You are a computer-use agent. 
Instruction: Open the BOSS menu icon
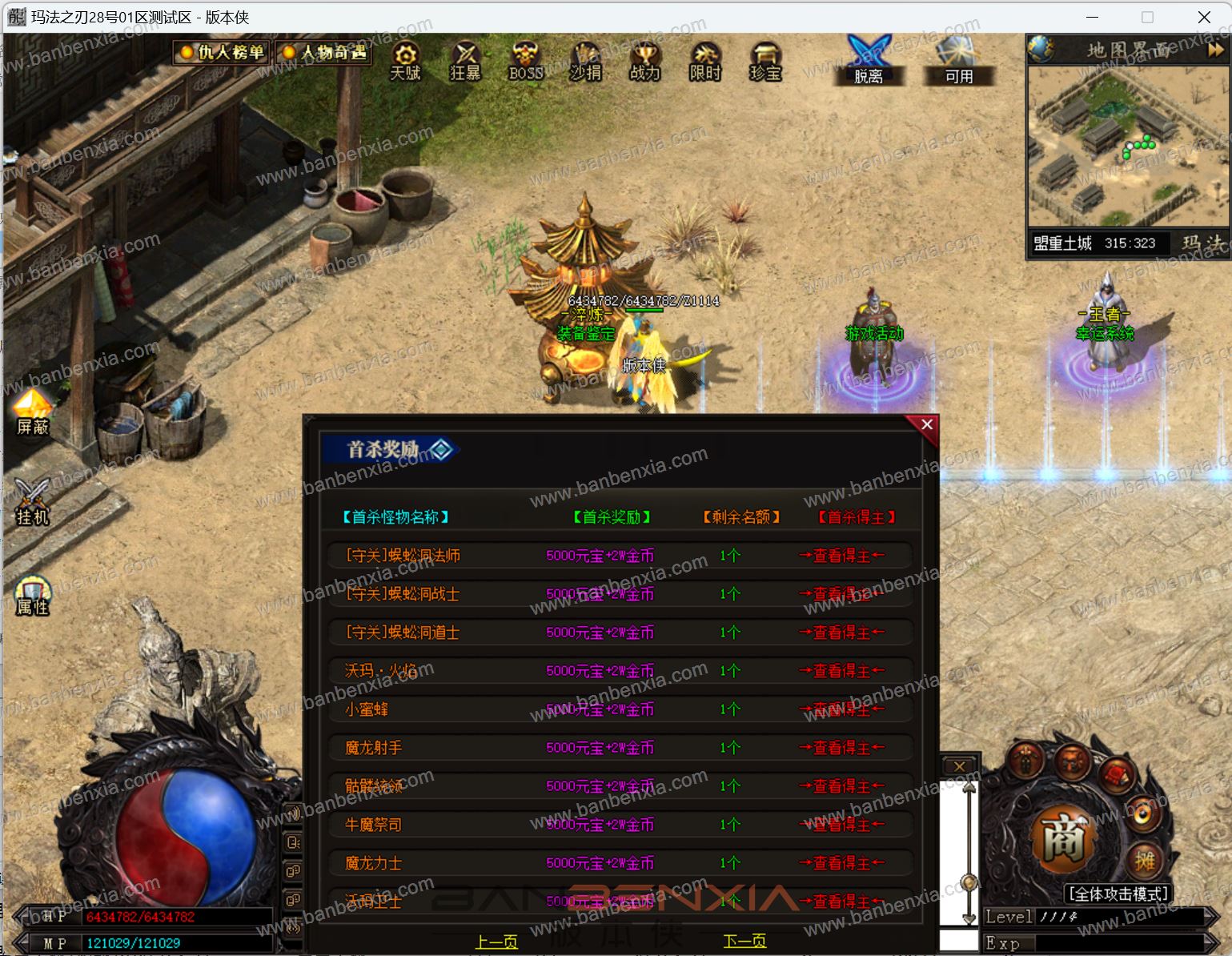click(x=525, y=61)
